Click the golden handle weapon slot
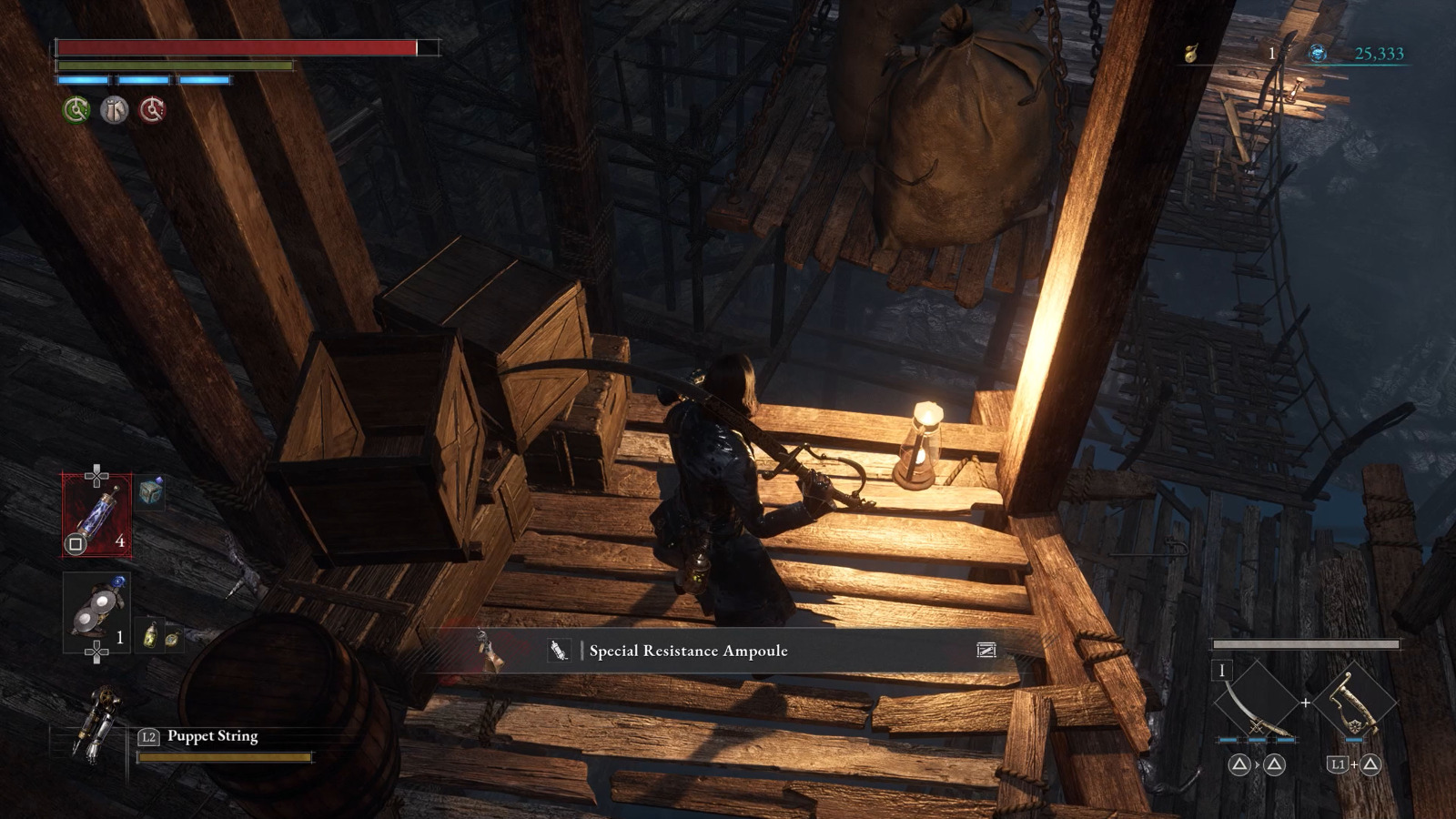The height and width of the screenshot is (819, 1456). click(x=1355, y=703)
